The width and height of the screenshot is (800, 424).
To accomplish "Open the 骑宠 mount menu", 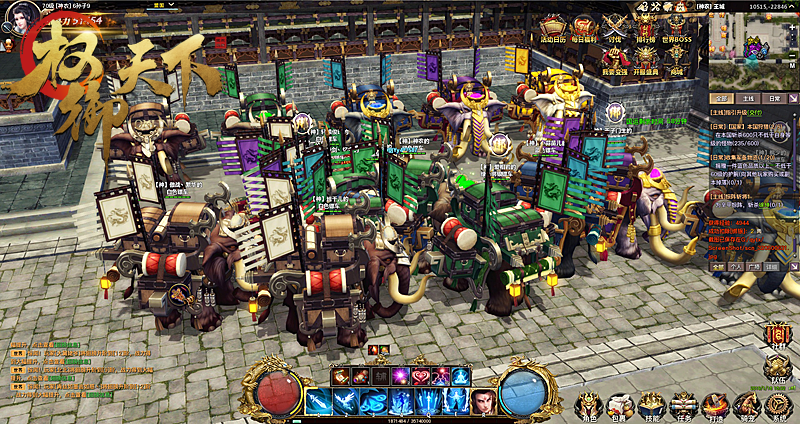I will coord(745,404).
